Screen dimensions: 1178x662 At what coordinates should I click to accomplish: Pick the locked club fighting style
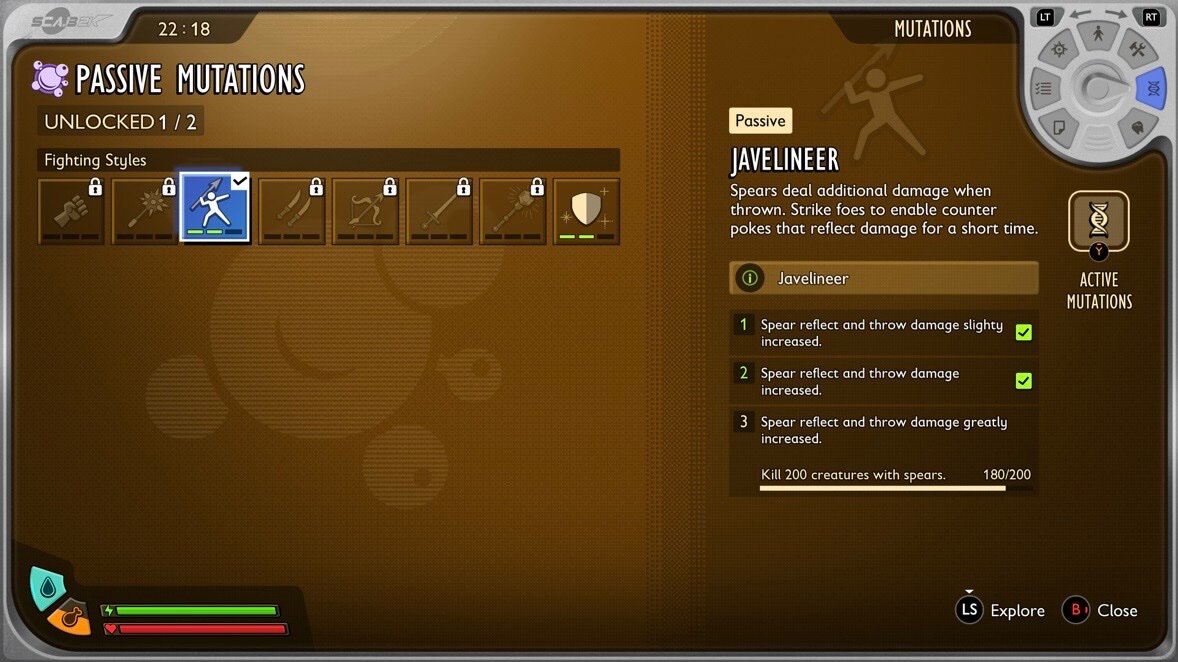(x=513, y=210)
